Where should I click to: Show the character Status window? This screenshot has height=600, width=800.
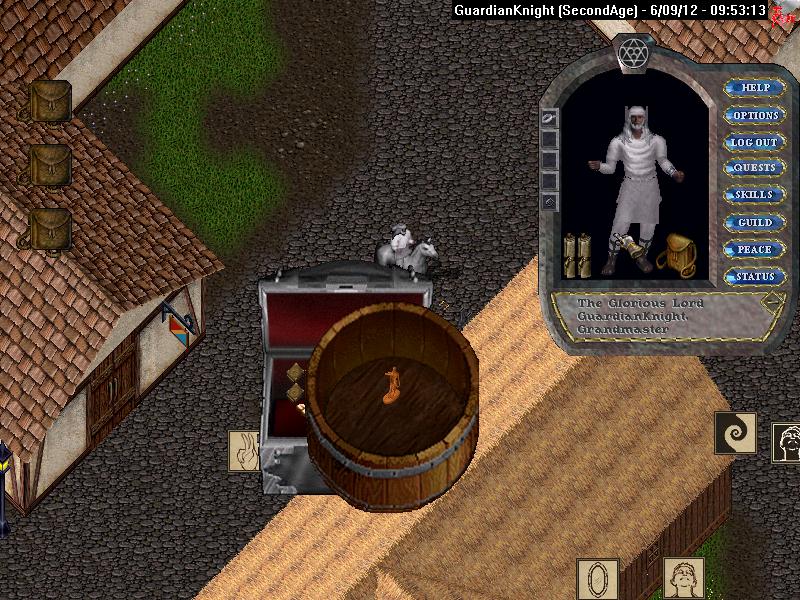pyautogui.click(x=755, y=276)
